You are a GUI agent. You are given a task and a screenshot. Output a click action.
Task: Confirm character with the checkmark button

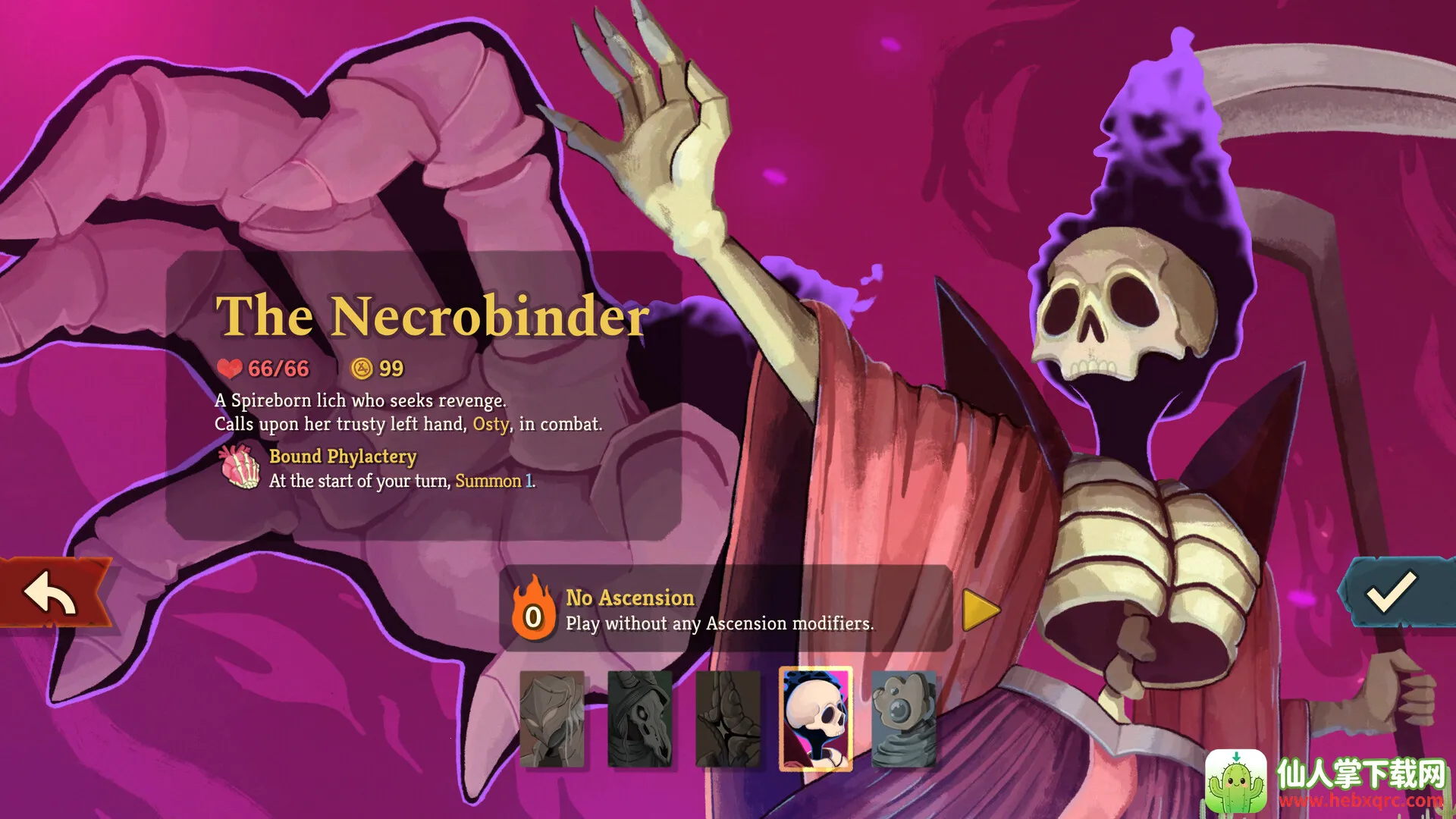click(x=1391, y=593)
